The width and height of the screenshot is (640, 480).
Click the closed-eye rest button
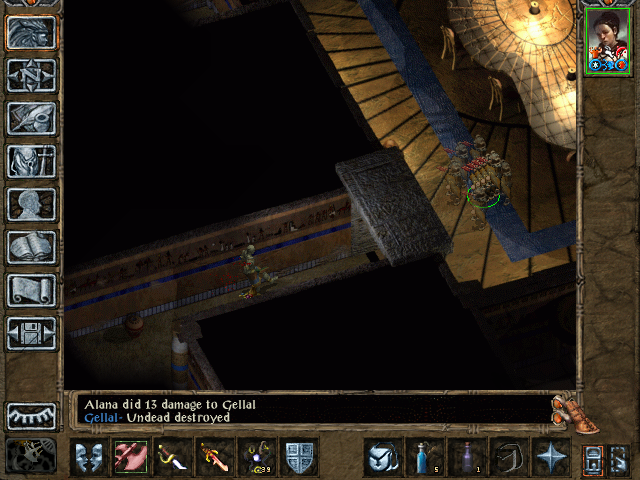point(31,416)
